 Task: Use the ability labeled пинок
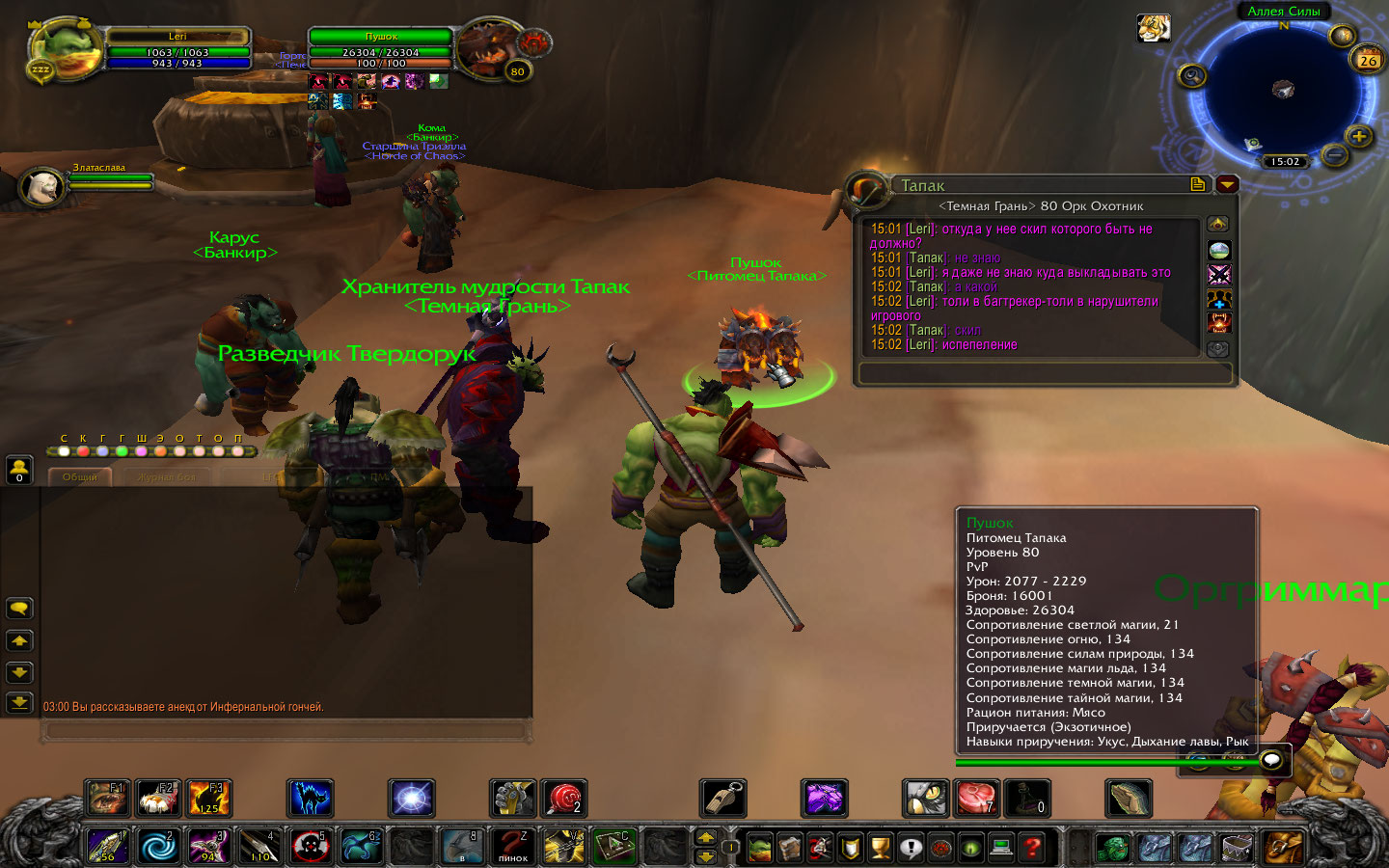click(x=513, y=846)
